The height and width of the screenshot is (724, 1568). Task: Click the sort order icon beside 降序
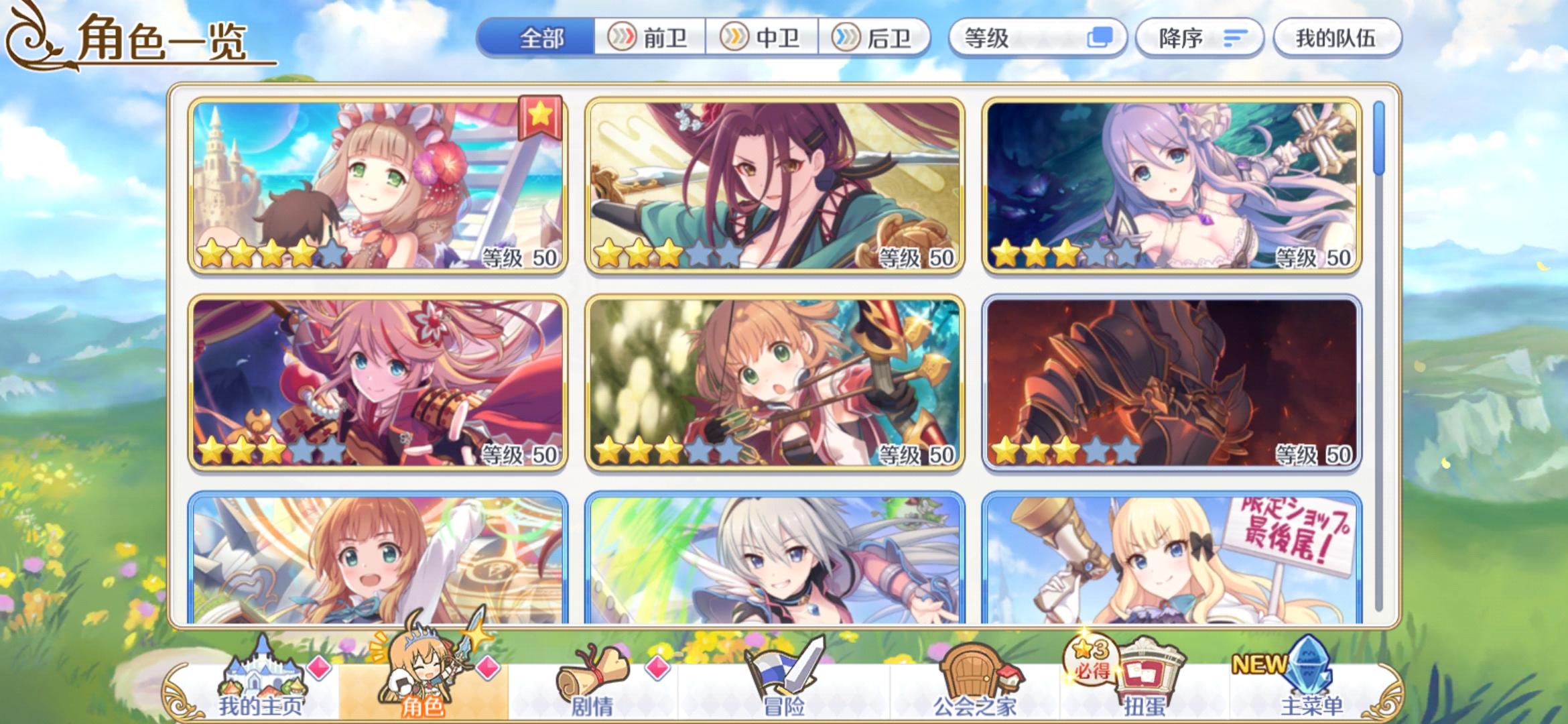1236,38
